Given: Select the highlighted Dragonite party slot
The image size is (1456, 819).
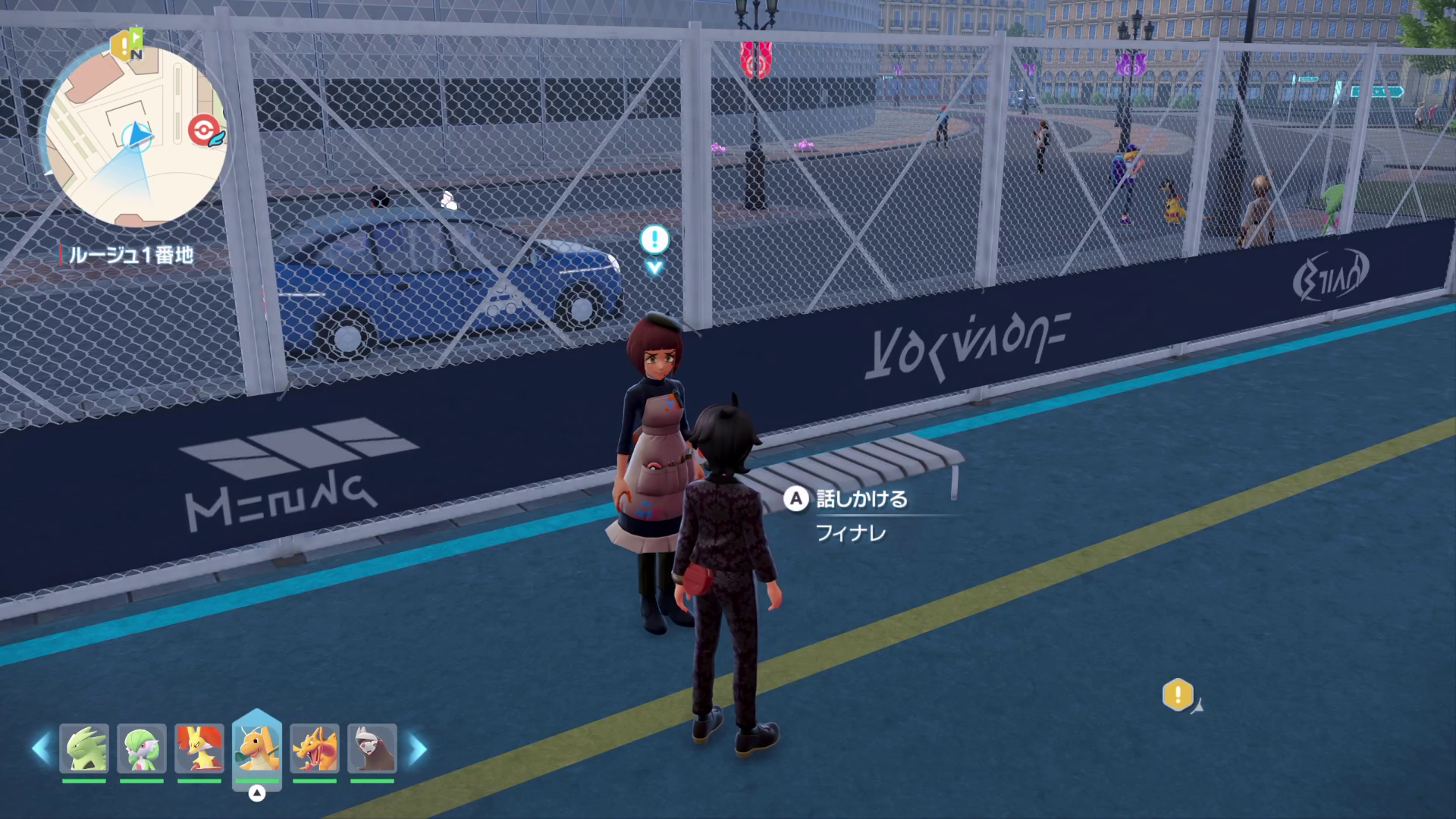Looking at the screenshot, I should pos(257,748).
